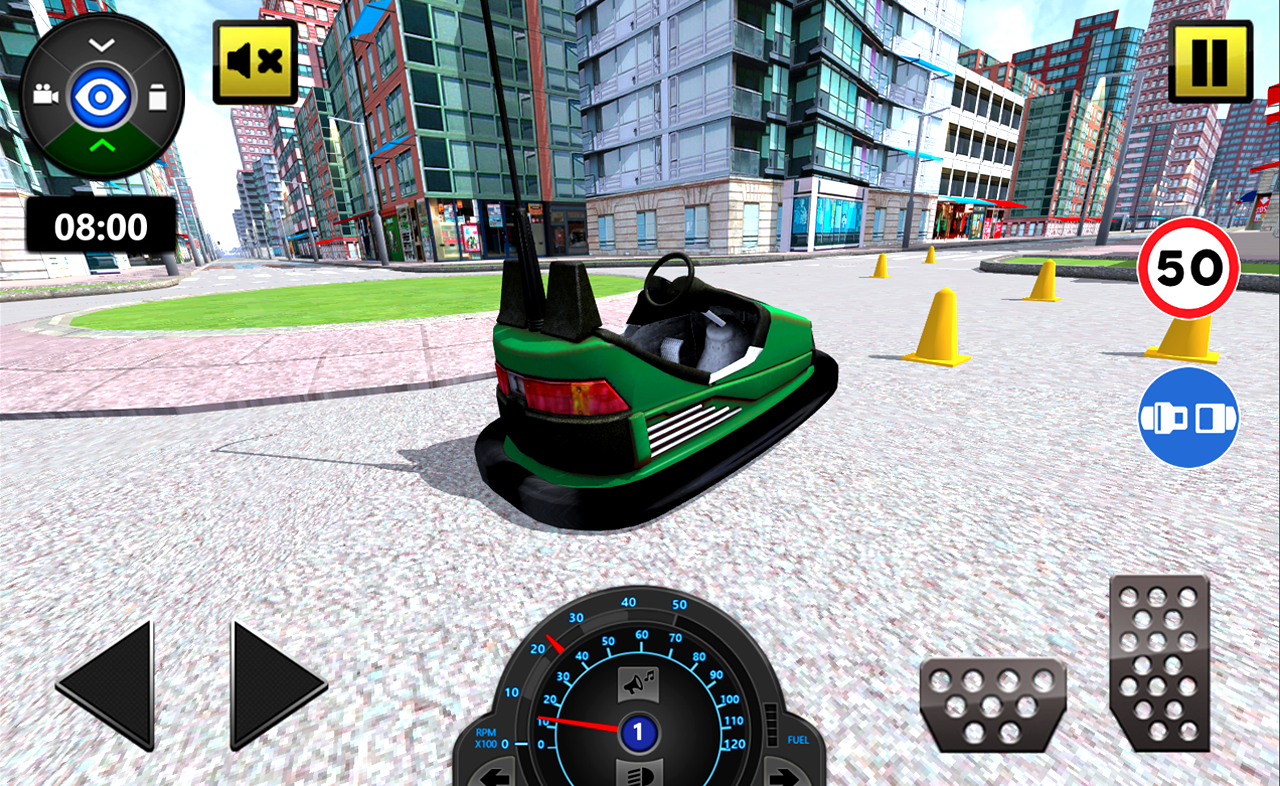The image size is (1280, 786).
Task: Click the green up-chevron on the camera dial
Action: [103, 143]
